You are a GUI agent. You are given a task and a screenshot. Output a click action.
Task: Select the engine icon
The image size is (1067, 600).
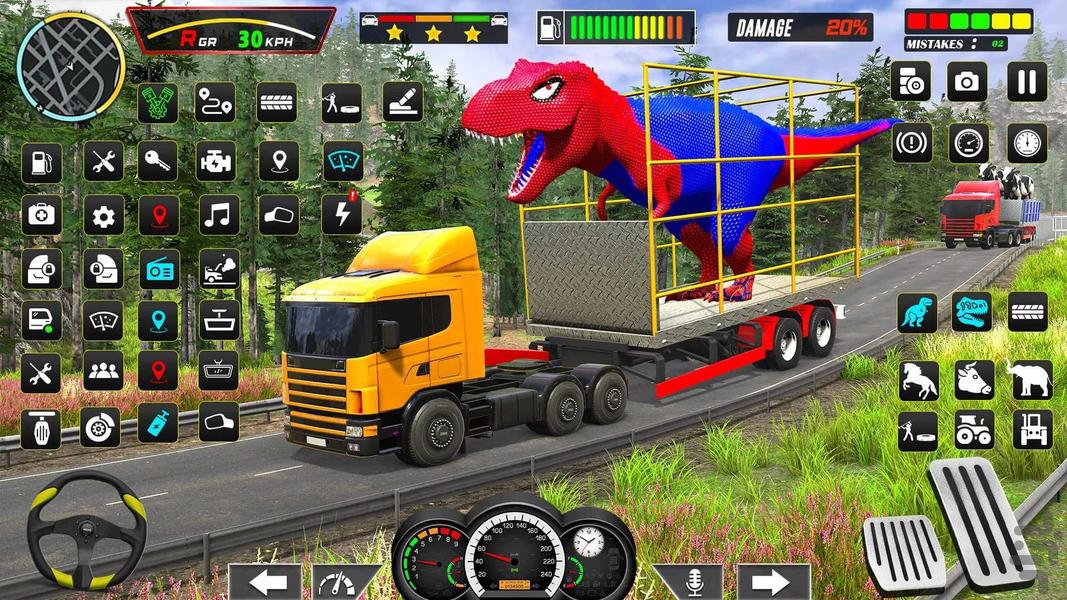click(x=218, y=161)
